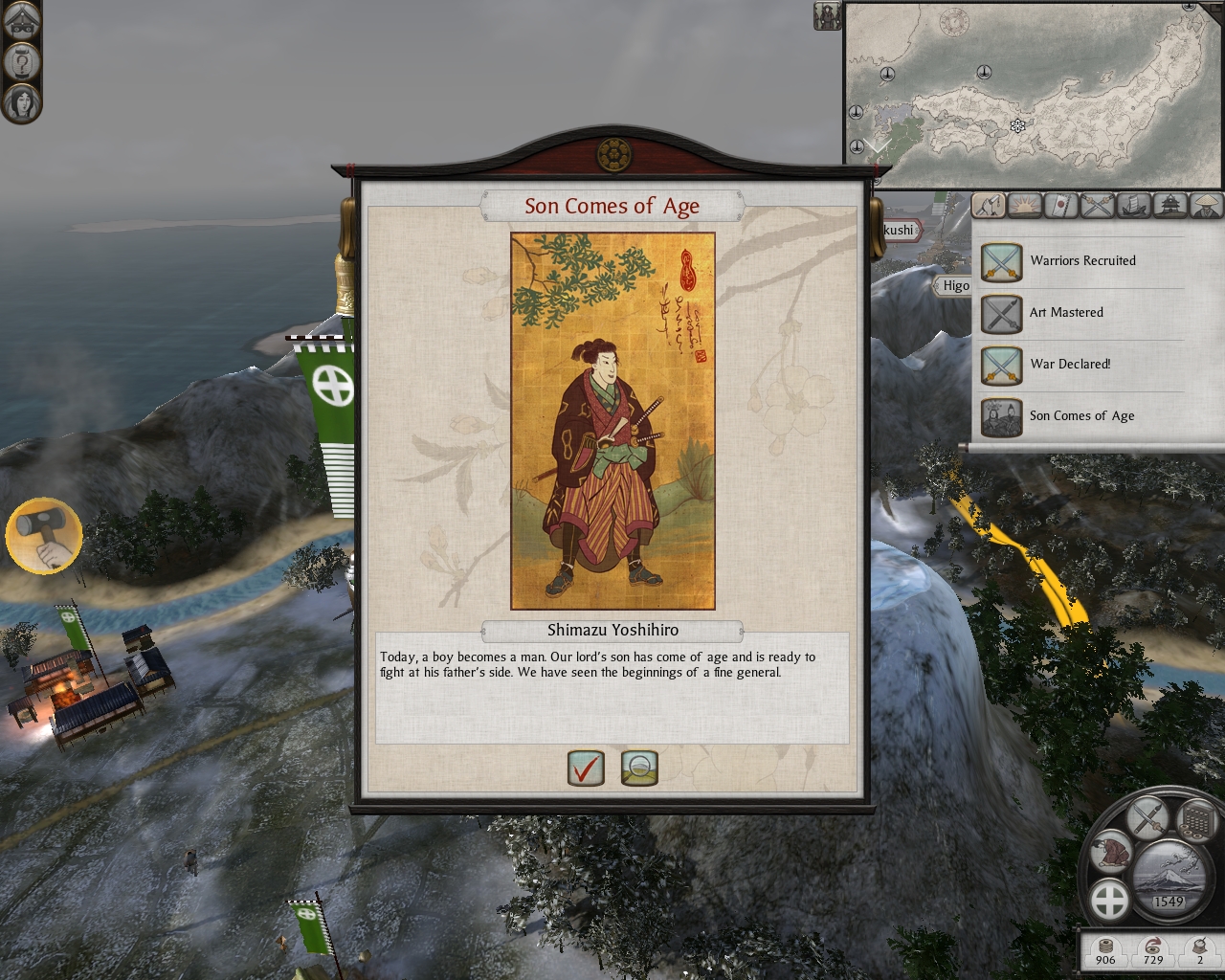The image size is (1225, 980).
Task: Select the rising sun filter tab
Action: pyautogui.click(x=1024, y=205)
